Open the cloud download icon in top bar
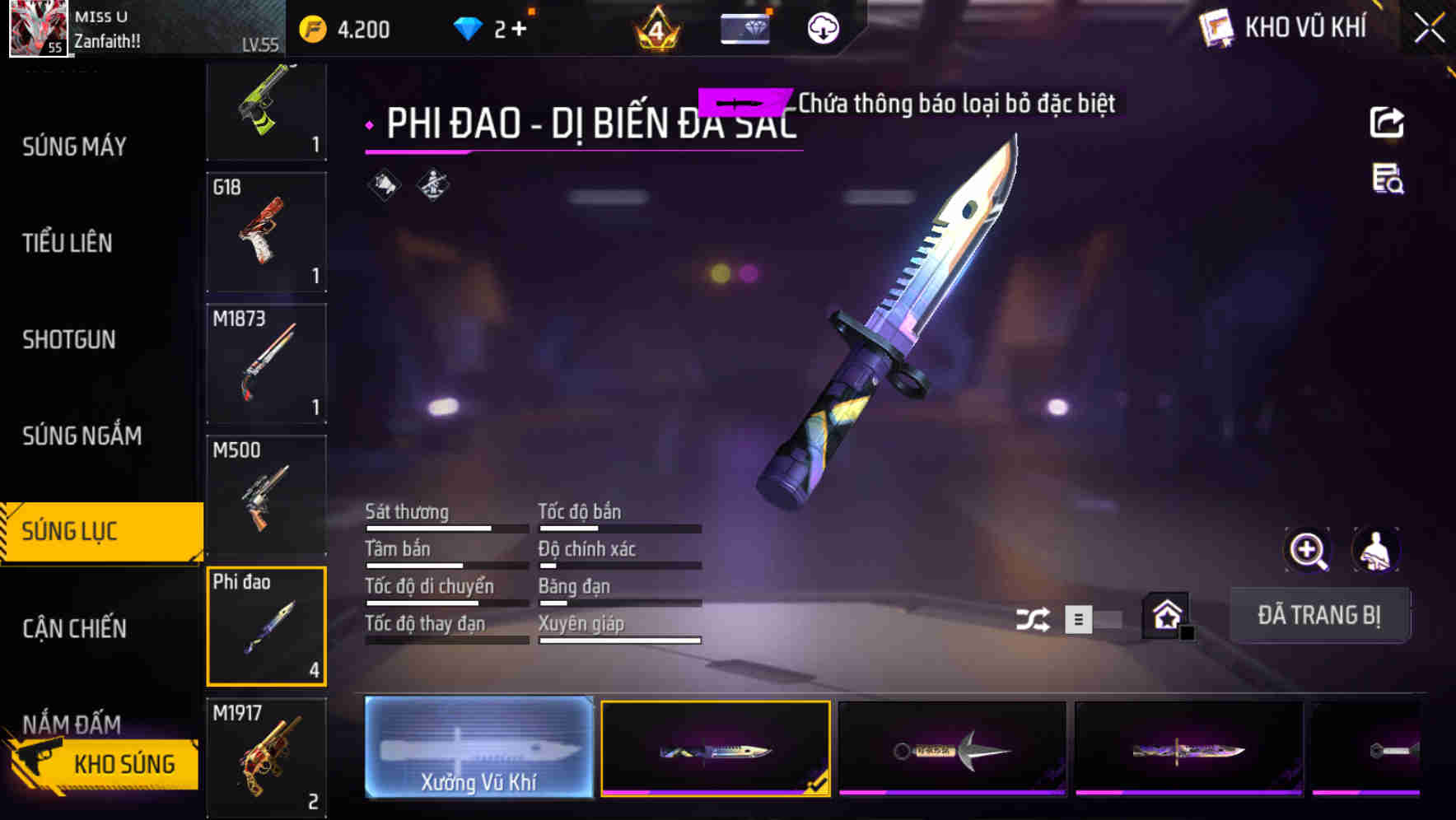The image size is (1456, 820). [821, 30]
